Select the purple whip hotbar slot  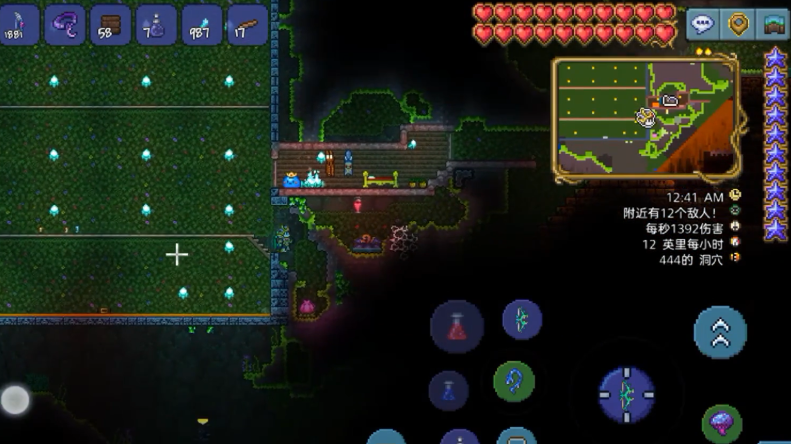click(x=65, y=25)
